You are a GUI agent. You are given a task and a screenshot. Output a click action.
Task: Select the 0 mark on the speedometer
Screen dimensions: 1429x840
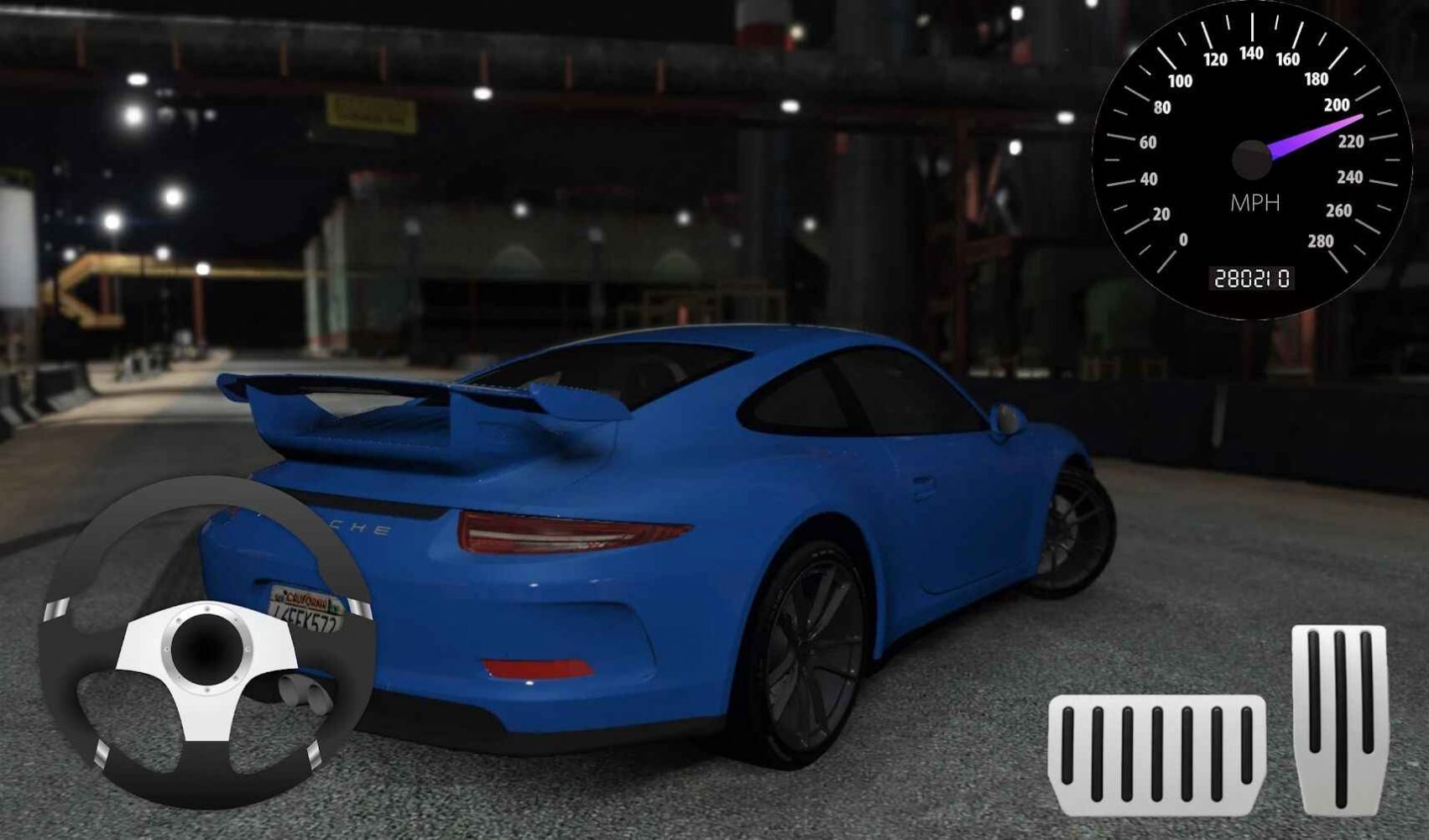[1185, 237]
